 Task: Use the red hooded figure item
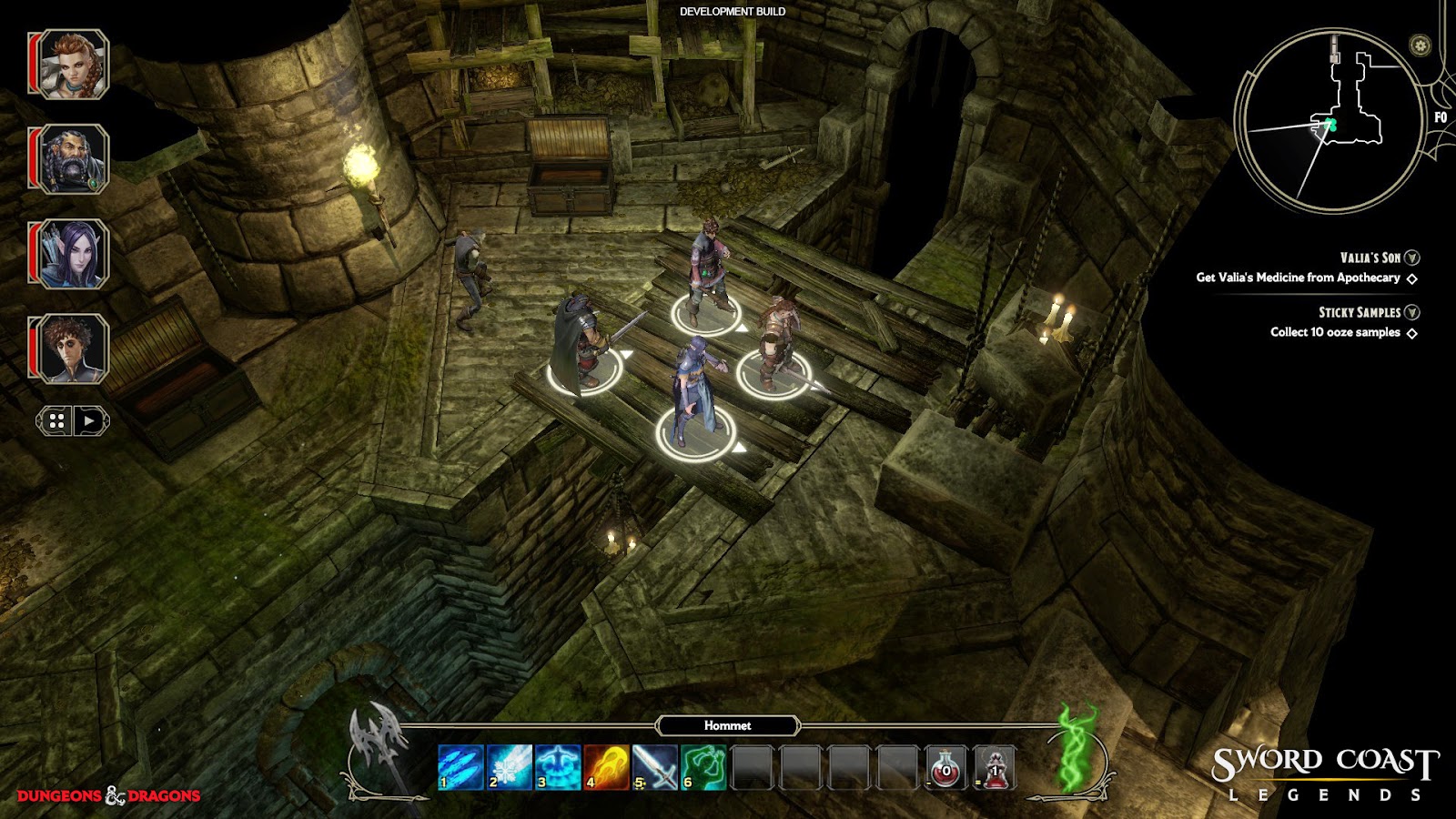point(995,767)
